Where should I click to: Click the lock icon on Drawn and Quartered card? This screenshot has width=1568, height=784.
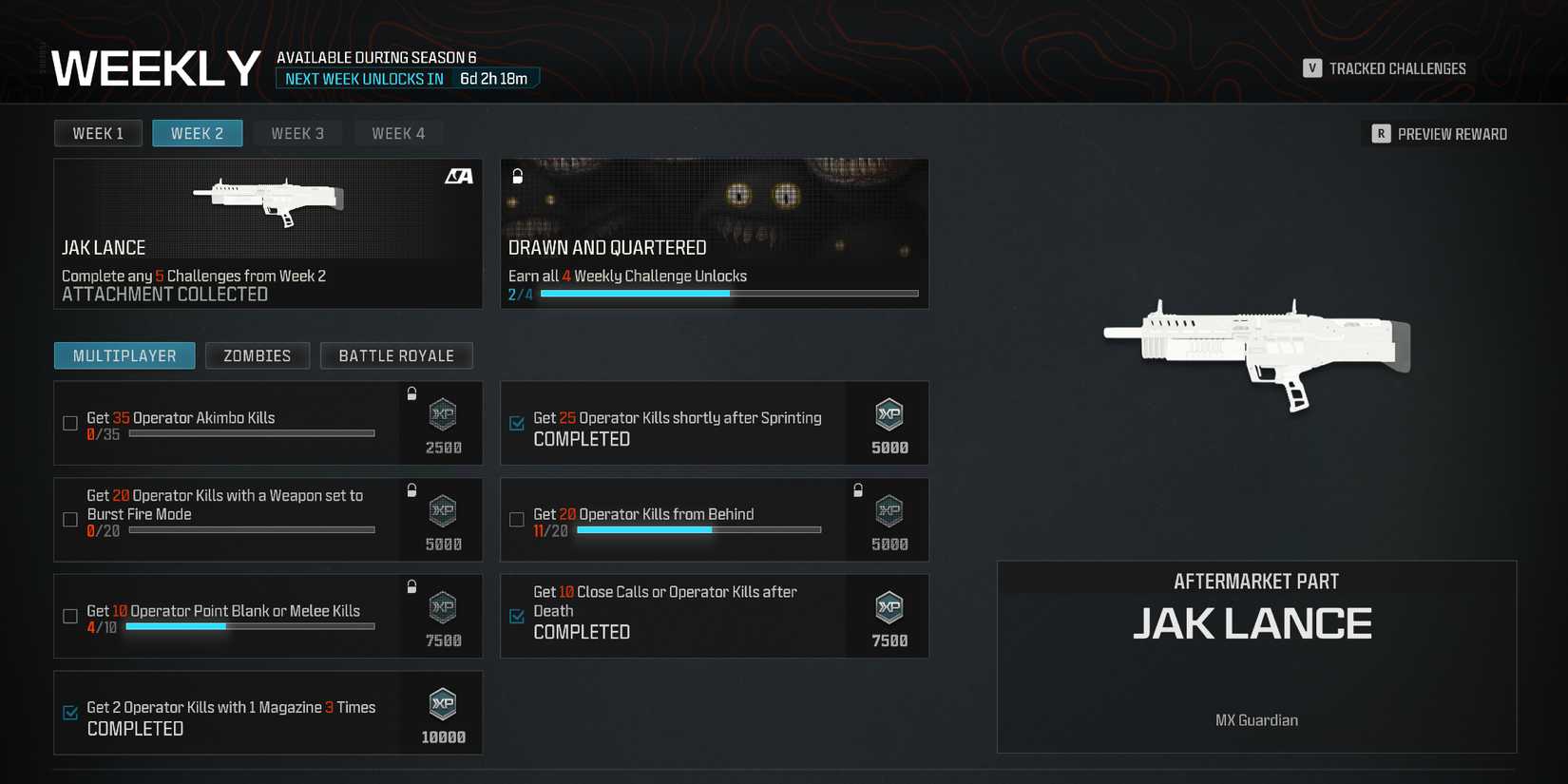pyautogui.click(x=516, y=177)
